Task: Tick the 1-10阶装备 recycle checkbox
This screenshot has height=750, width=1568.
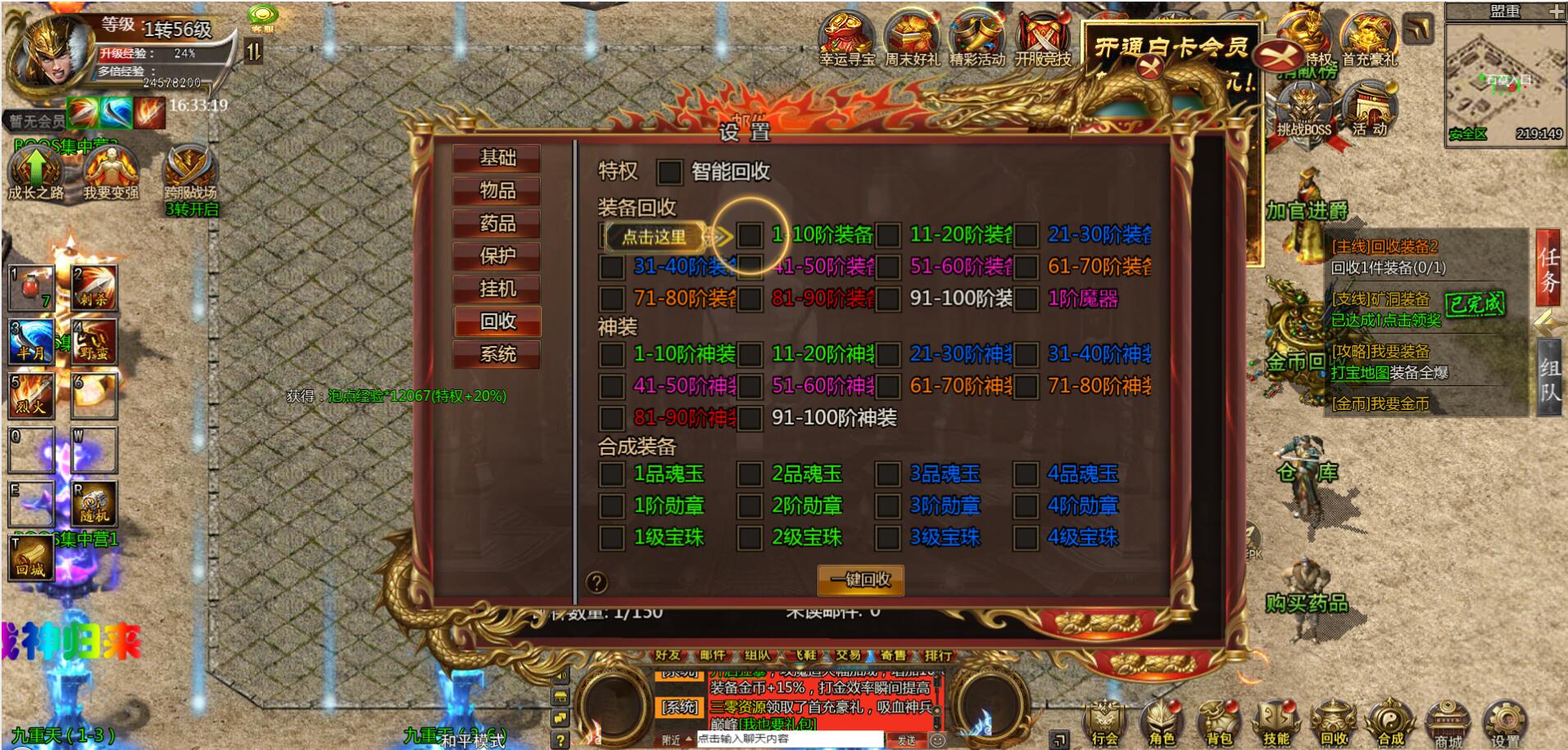Action: point(750,235)
